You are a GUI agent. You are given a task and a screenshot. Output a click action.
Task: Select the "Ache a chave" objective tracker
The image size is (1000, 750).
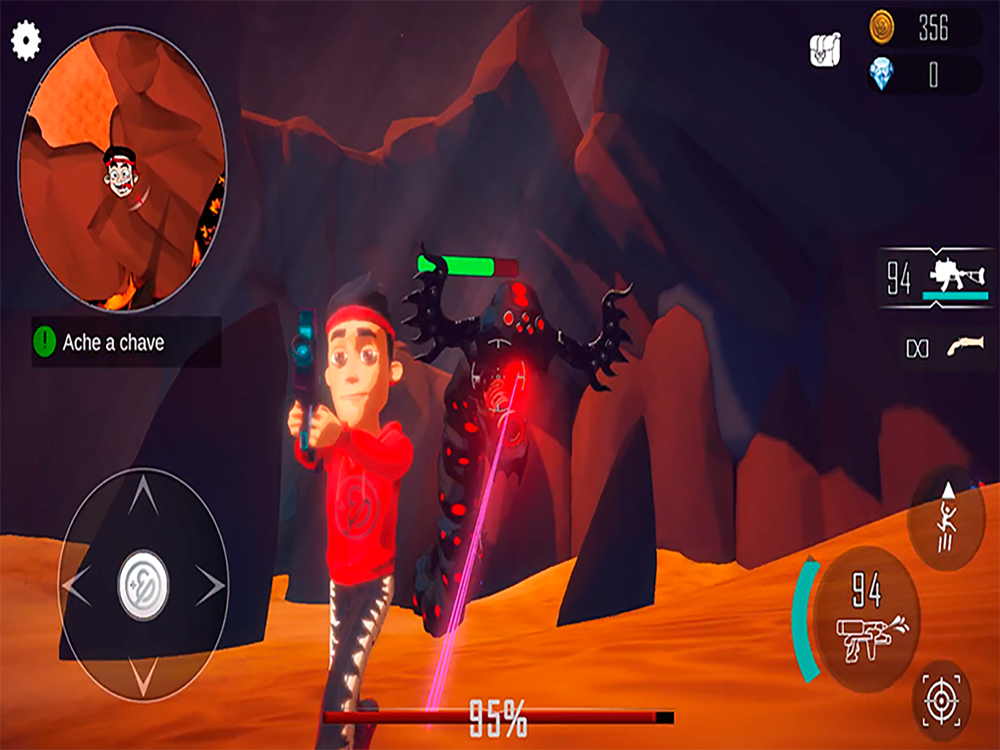click(x=126, y=342)
